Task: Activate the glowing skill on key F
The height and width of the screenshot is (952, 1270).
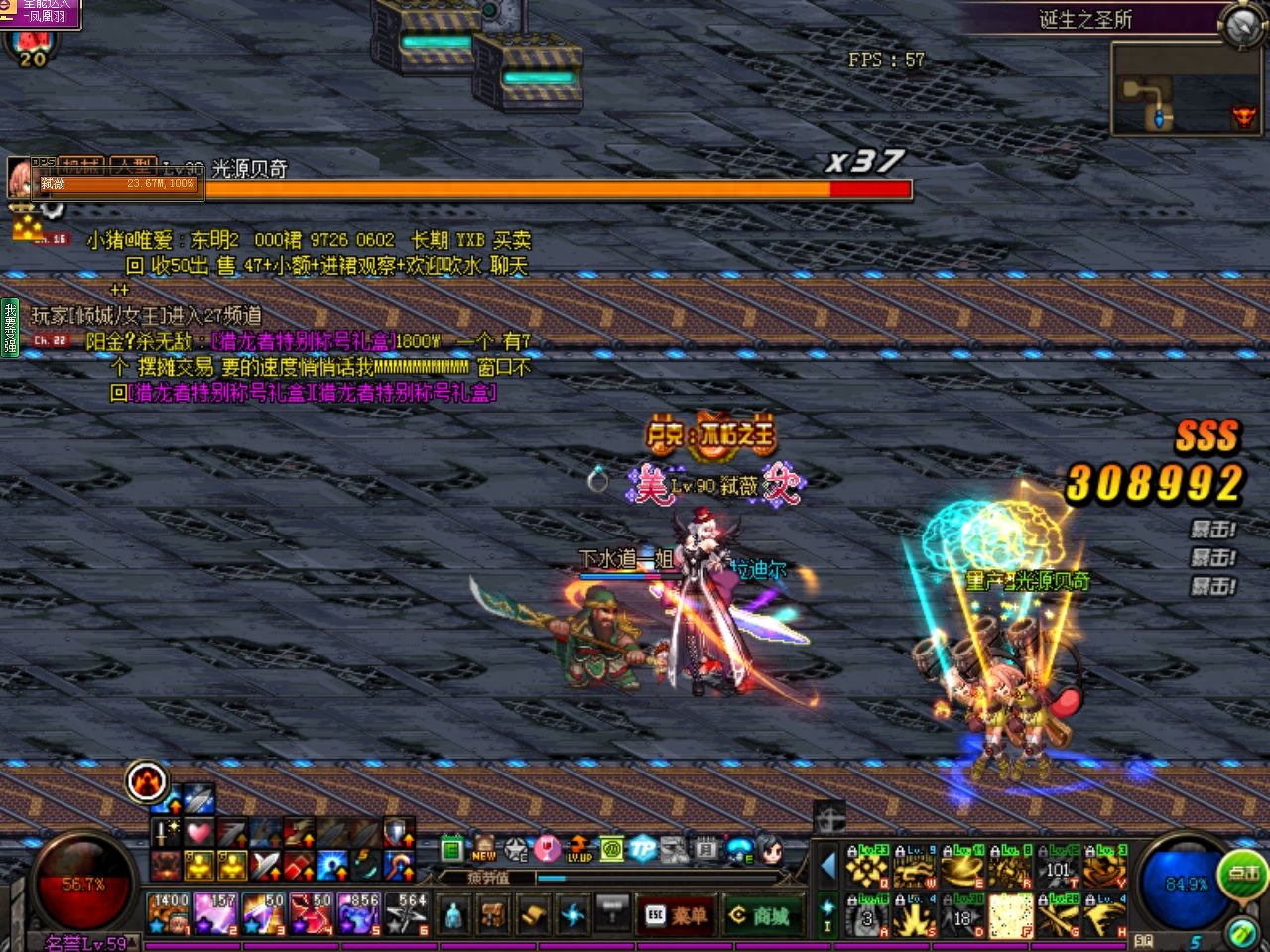Action: [x=1010, y=914]
